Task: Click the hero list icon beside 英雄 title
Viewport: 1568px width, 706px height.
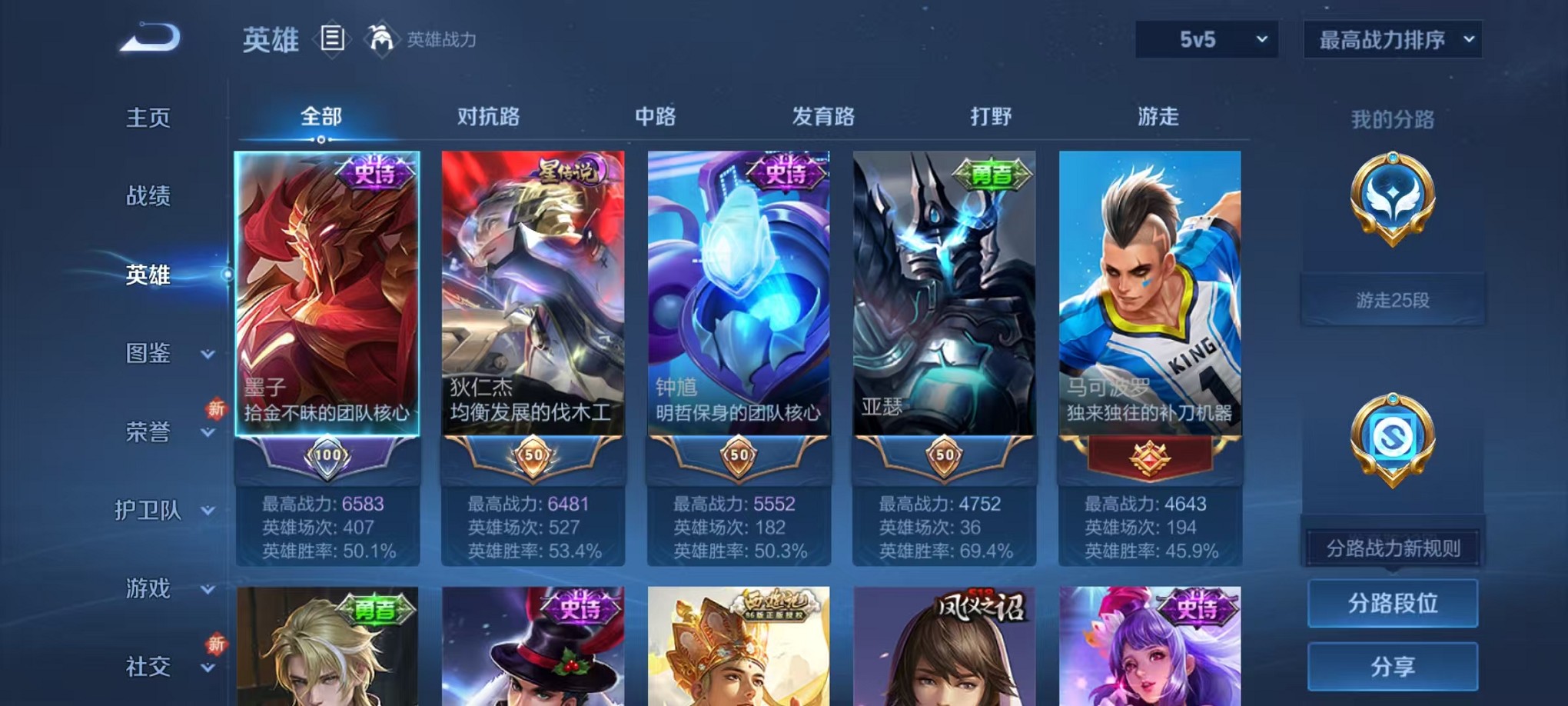Action: pos(332,40)
